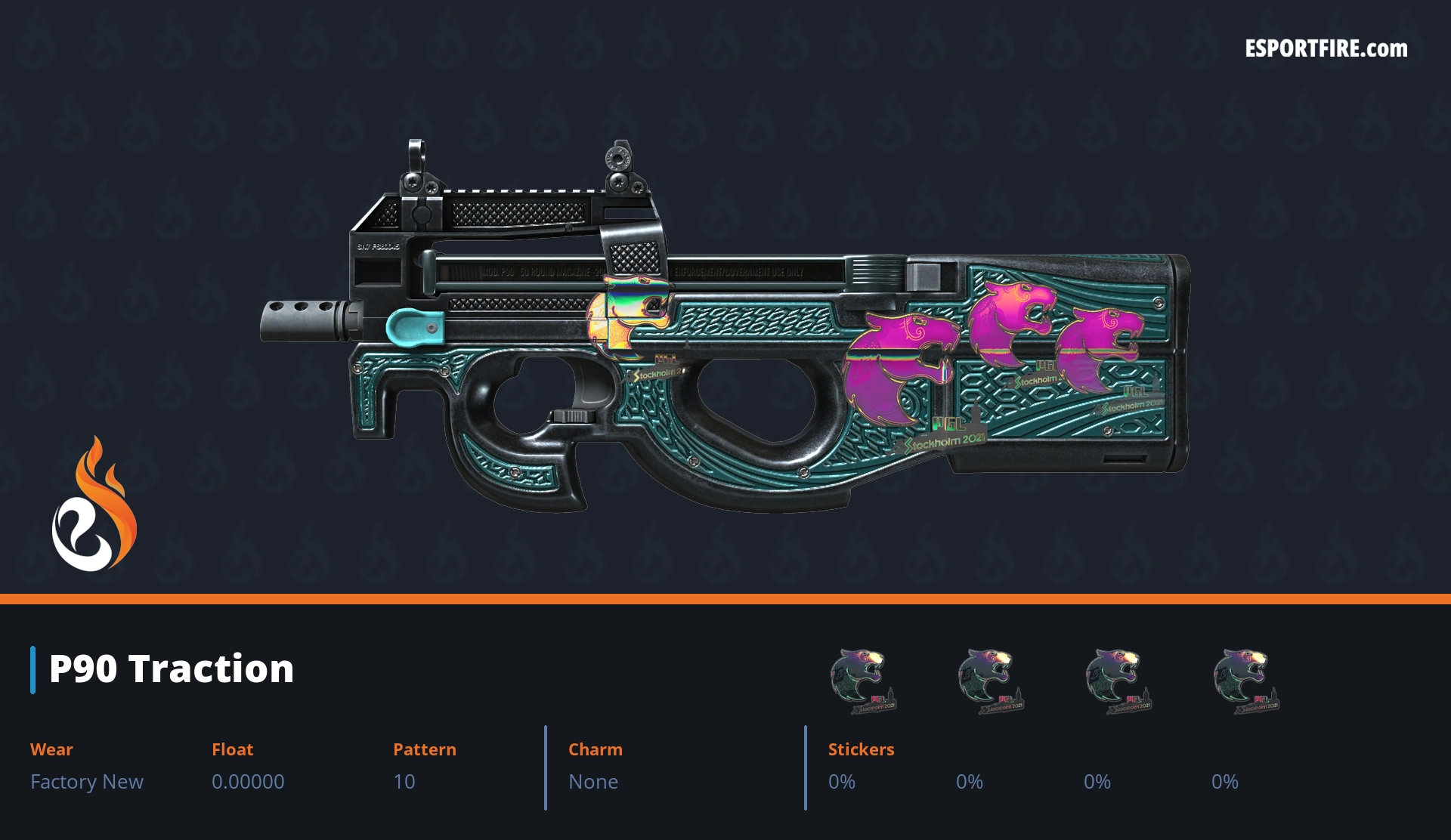Click the Esportfire flame logo
The image size is (1451, 840).
(x=94, y=506)
